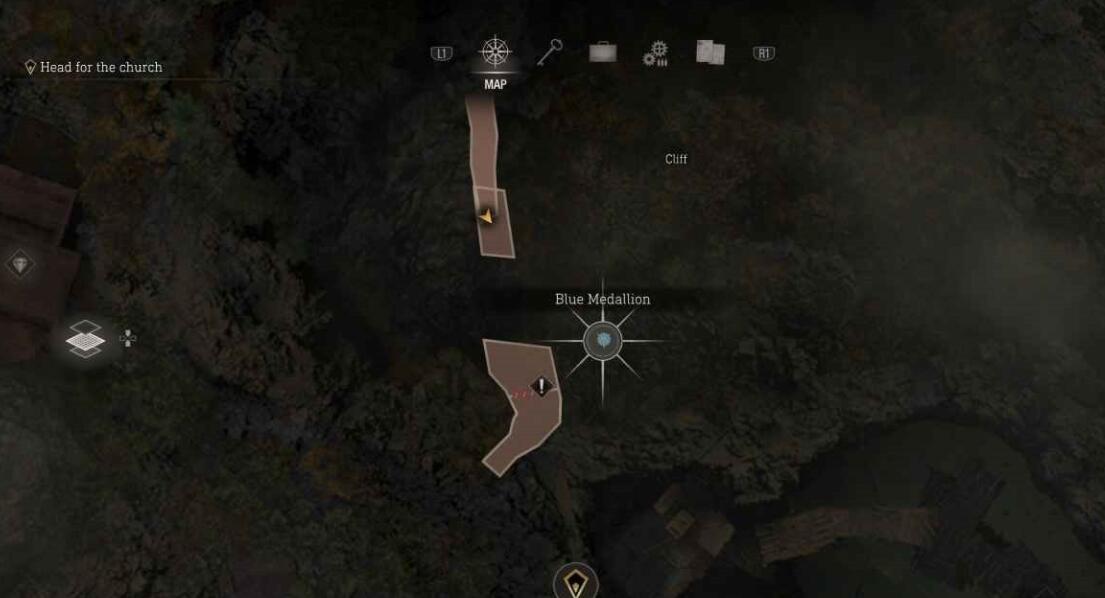Show the files documents tab
The image size is (1105, 598).
pyautogui.click(x=710, y=52)
